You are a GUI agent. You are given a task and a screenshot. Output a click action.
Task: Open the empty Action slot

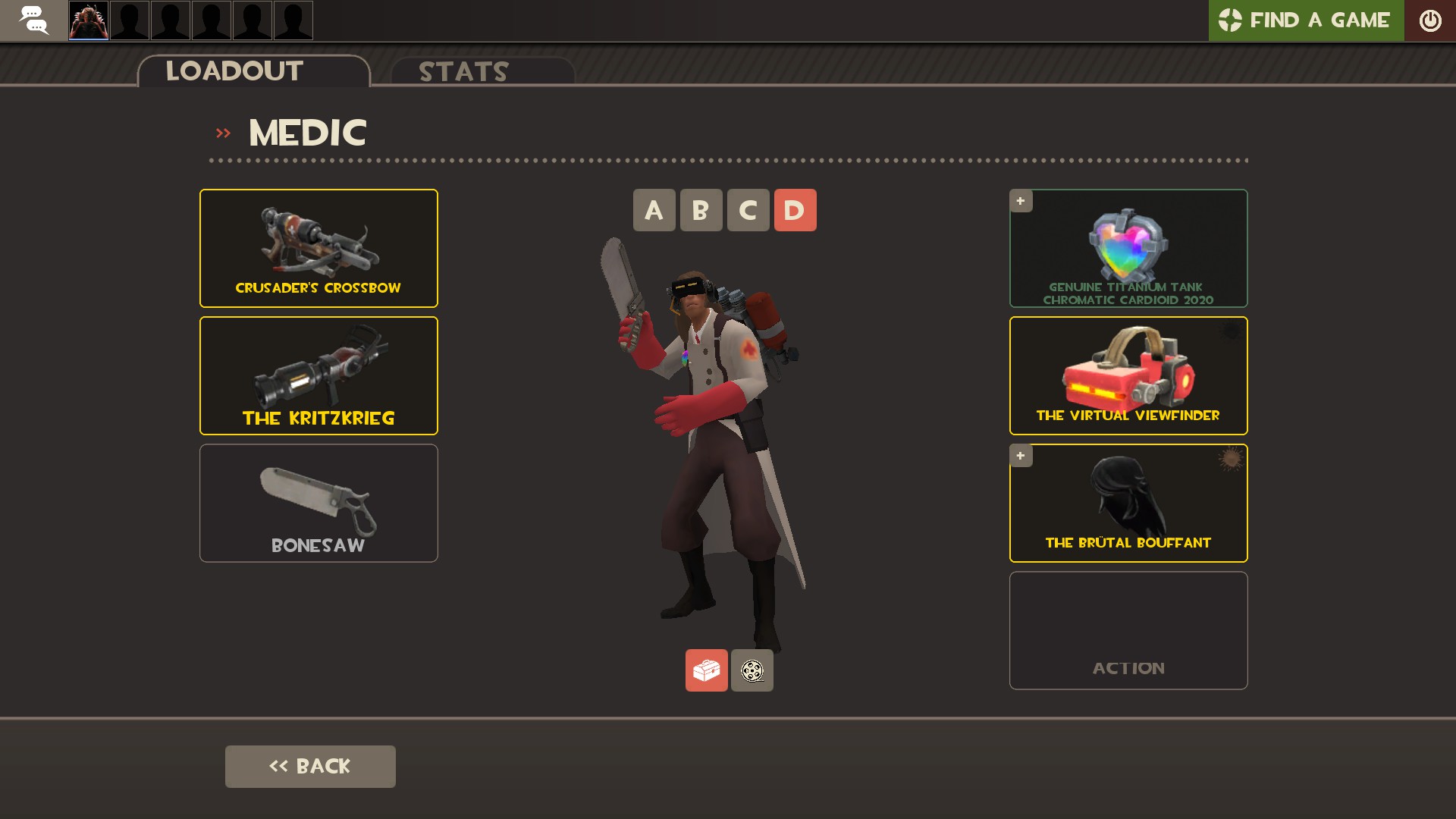coord(1128,630)
